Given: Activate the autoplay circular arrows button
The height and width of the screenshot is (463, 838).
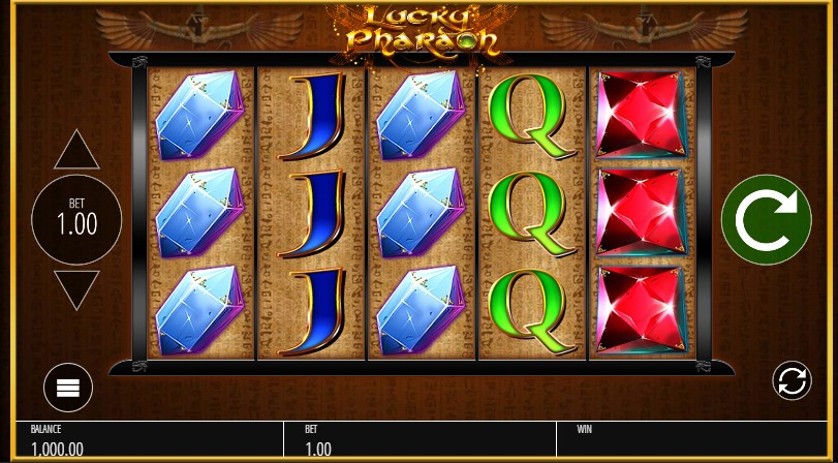Looking at the screenshot, I should 791,381.
